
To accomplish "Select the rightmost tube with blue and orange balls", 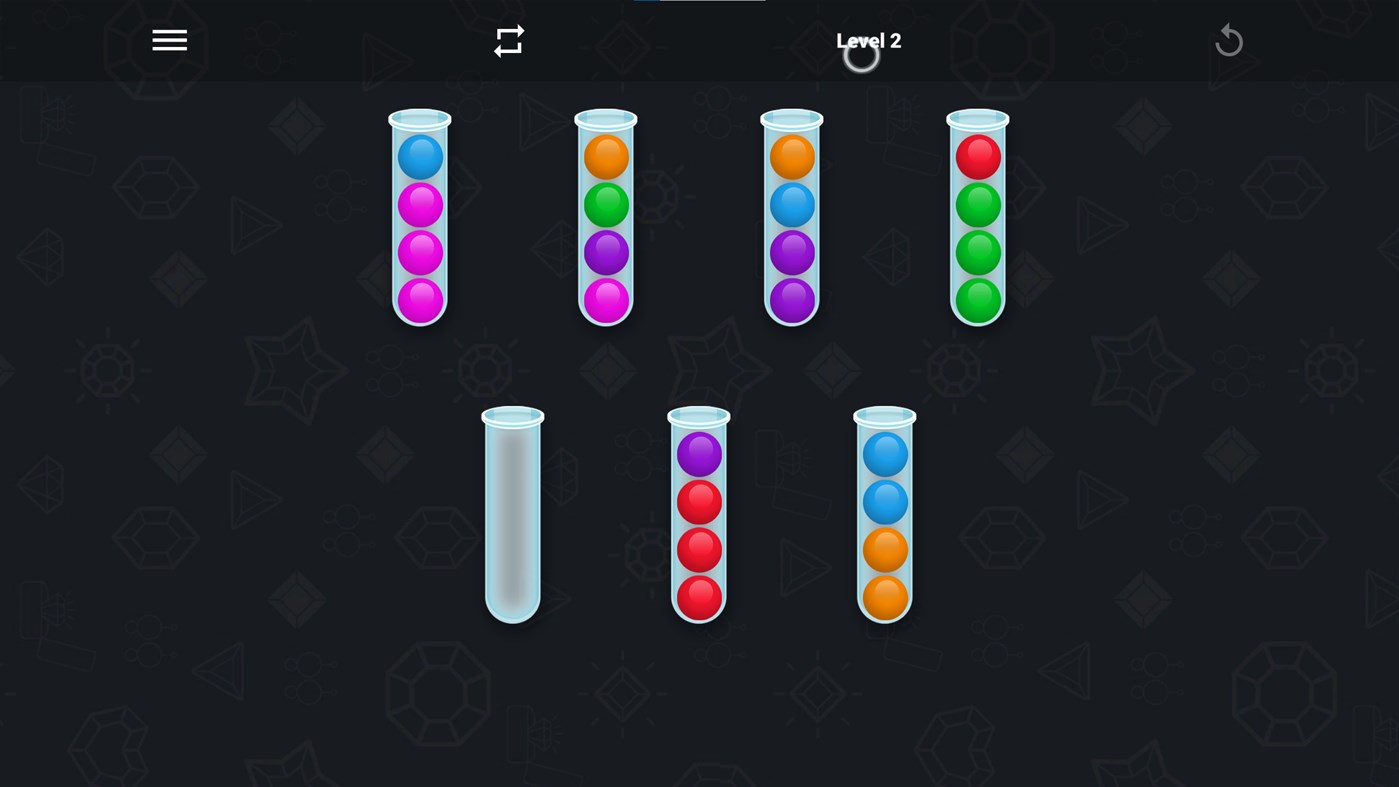I will click(x=884, y=515).
